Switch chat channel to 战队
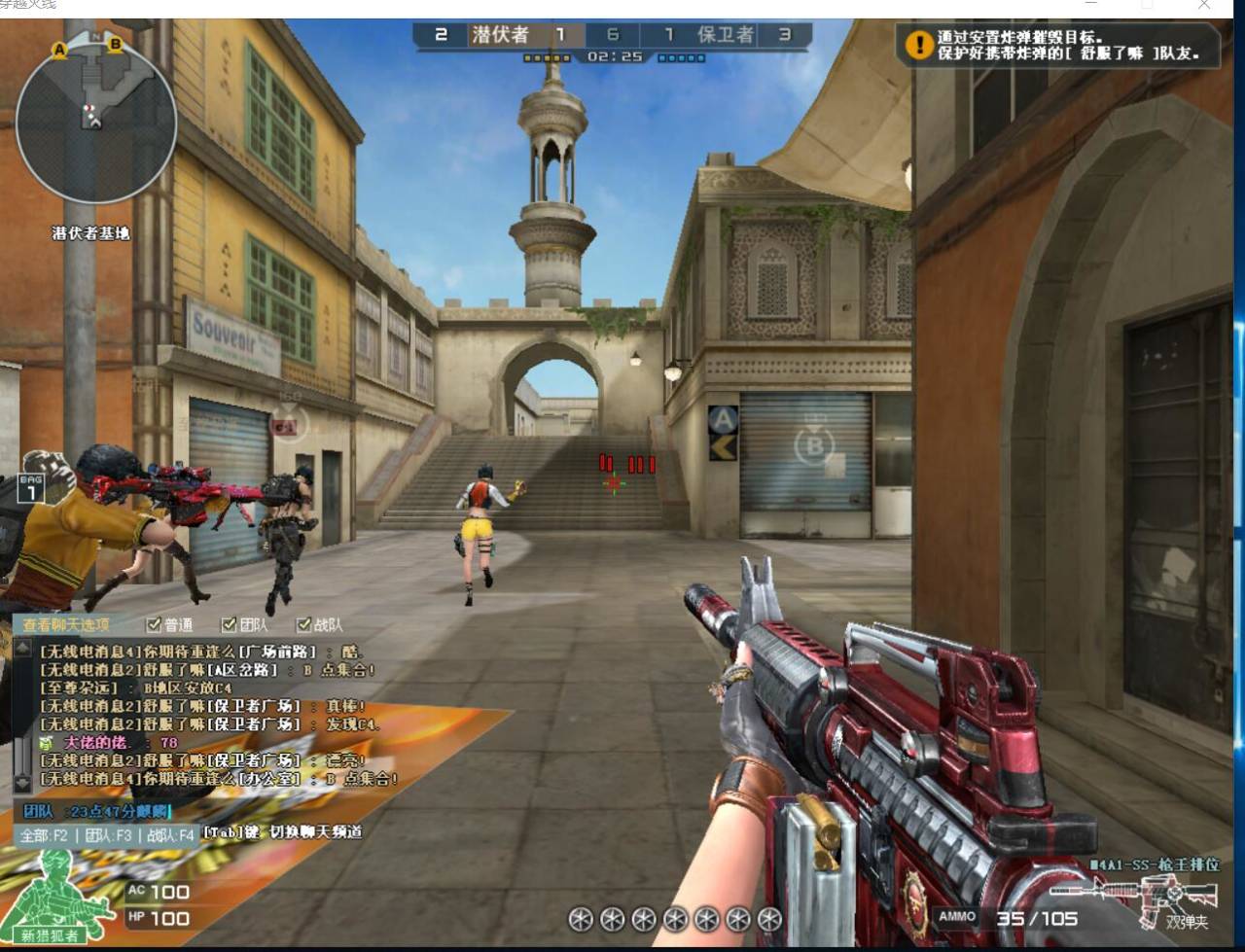This screenshot has width=1245, height=952. point(170,834)
